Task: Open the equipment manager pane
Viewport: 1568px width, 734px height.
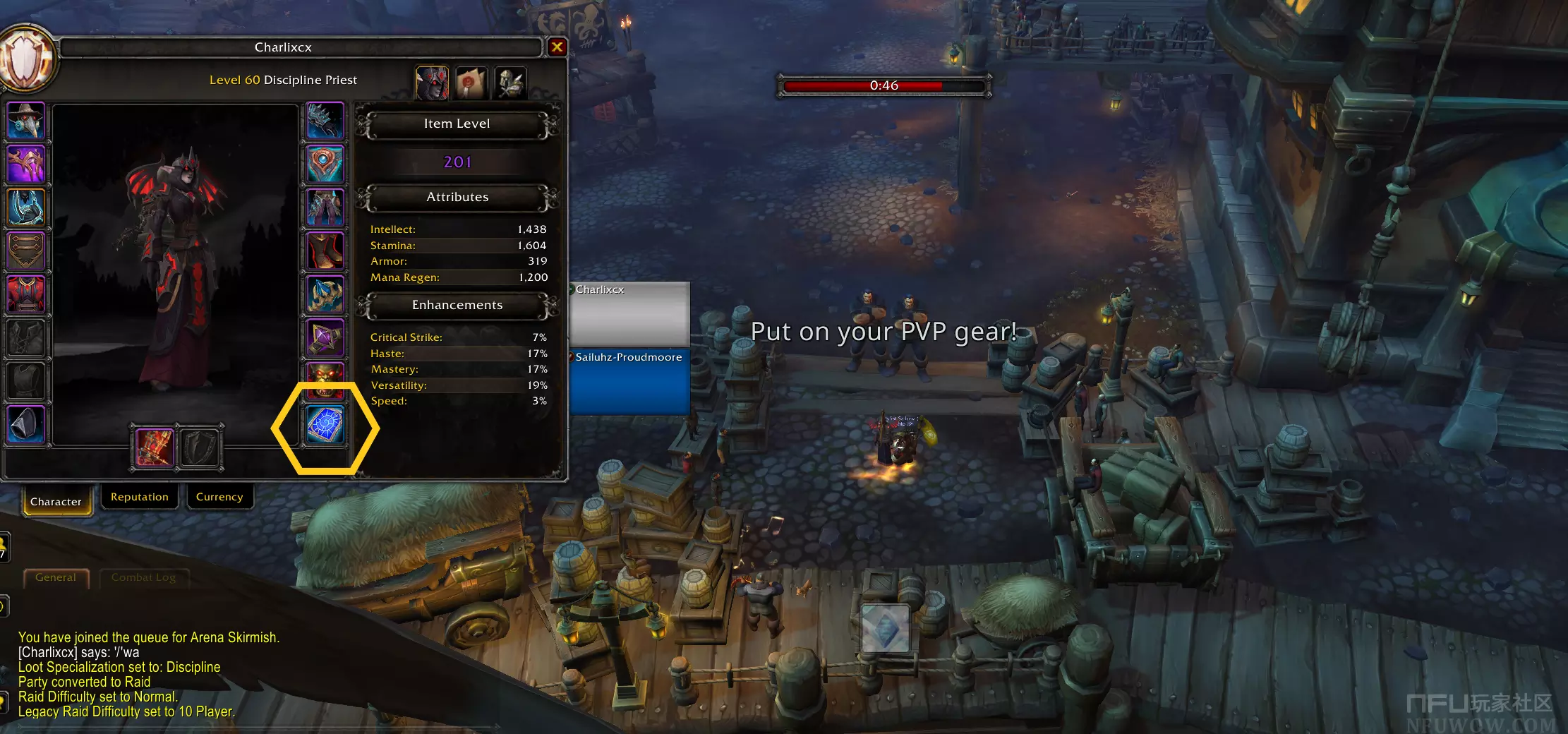Action: (510, 83)
